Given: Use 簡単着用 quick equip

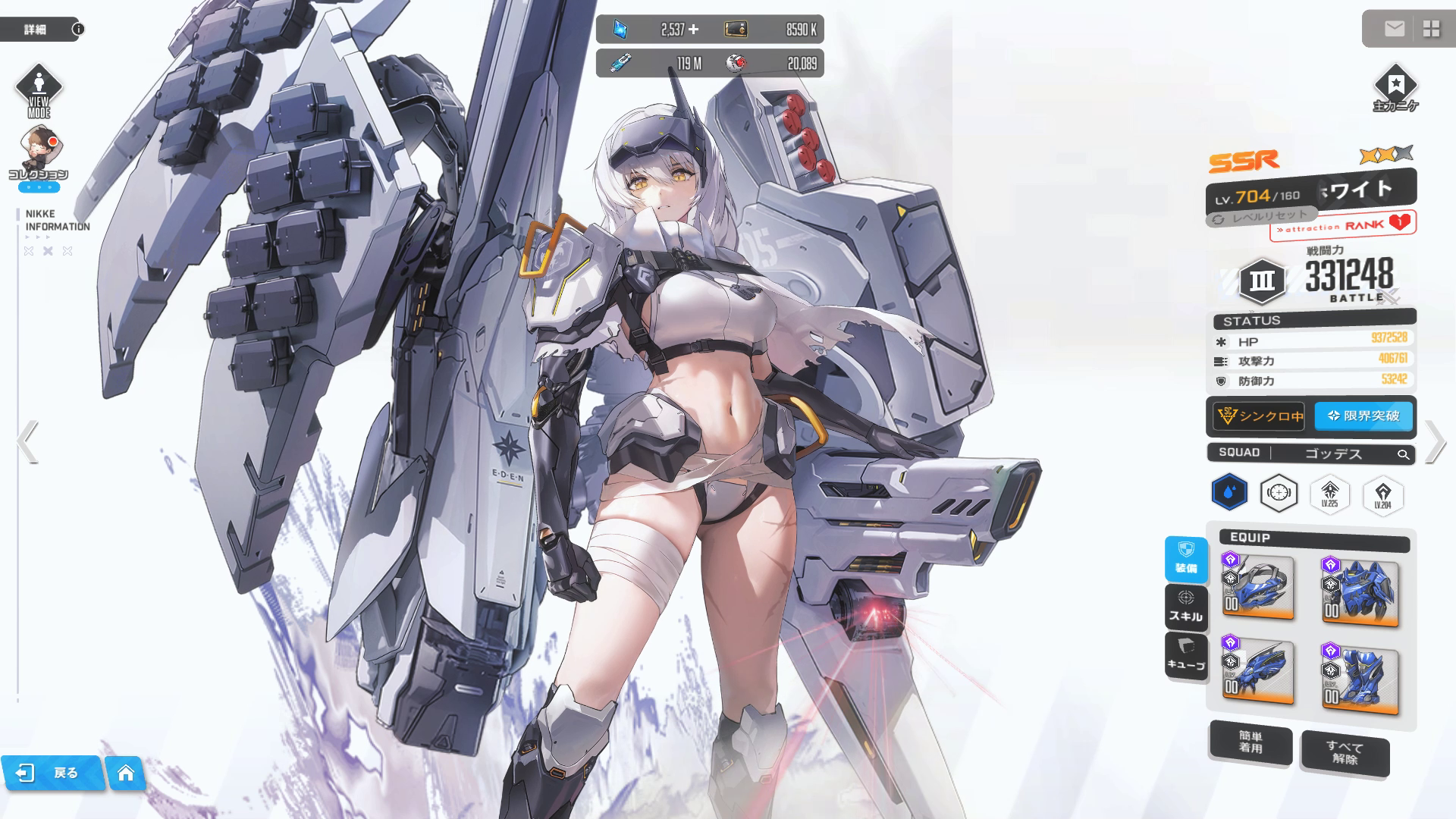Looking at the screenshot, I should pyautogui.click(x=1250, y=742).
